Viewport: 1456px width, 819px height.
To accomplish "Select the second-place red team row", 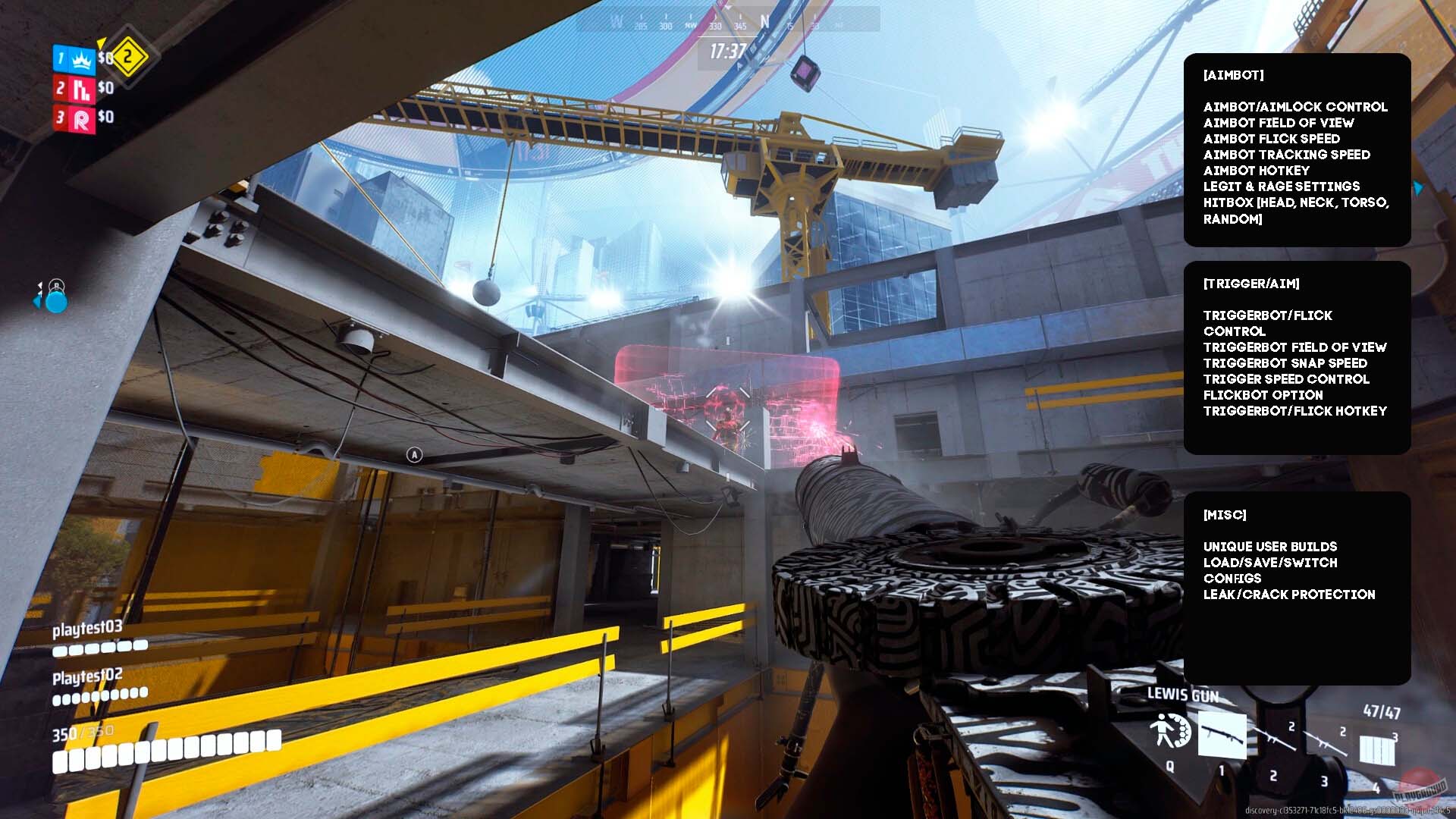I will (x=74, y=89).
